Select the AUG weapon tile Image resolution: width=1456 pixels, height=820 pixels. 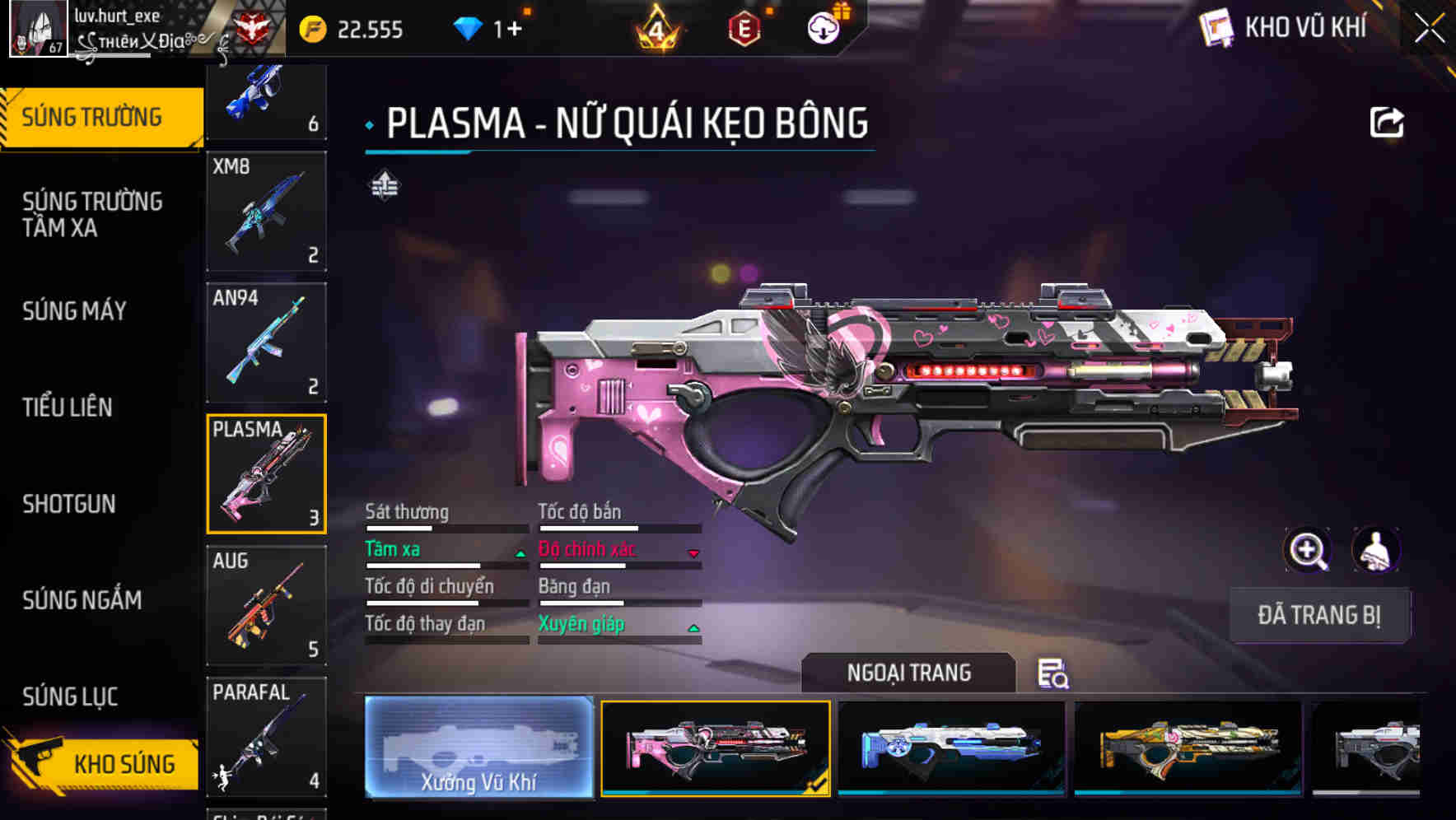(x=266, y=605)
